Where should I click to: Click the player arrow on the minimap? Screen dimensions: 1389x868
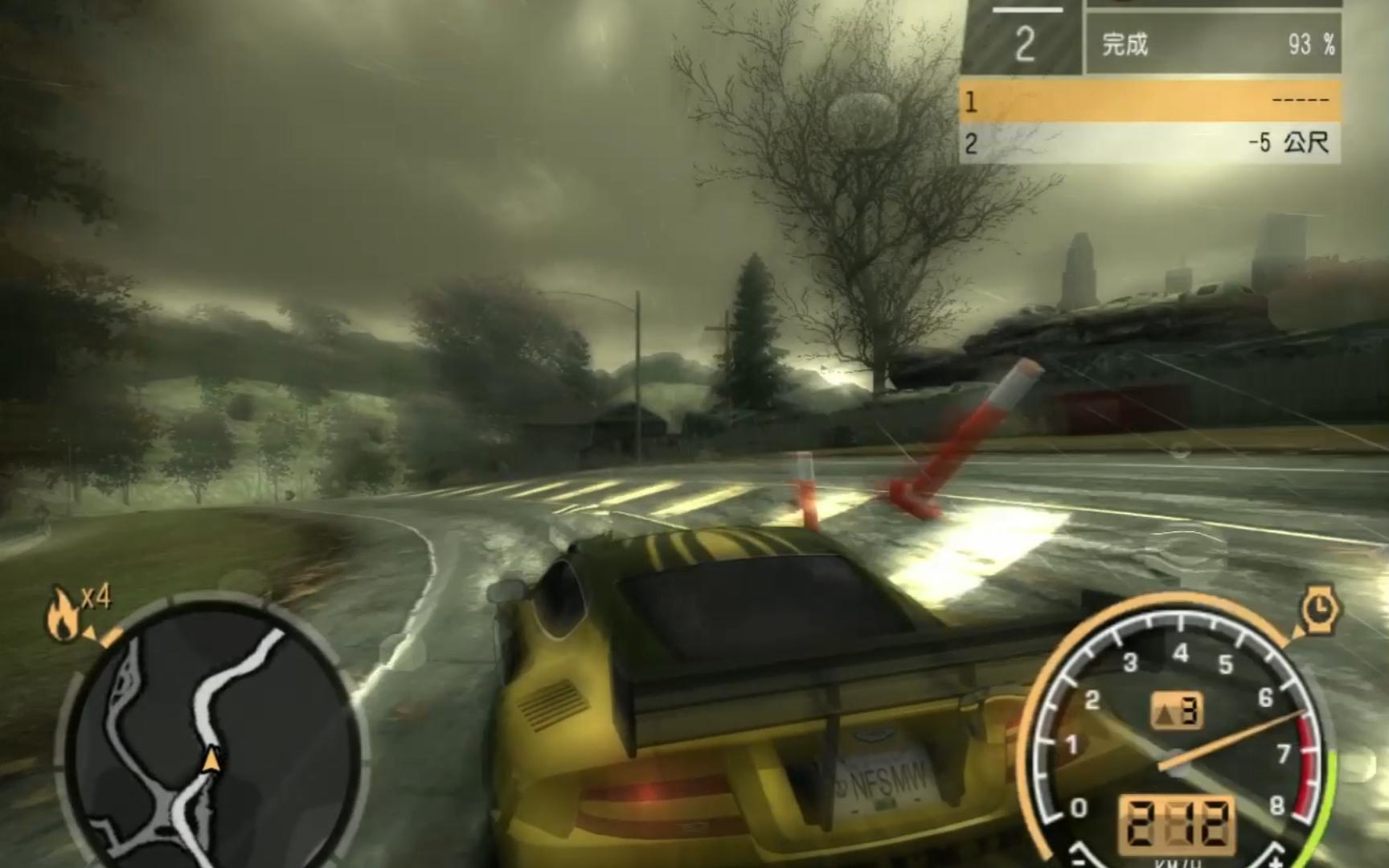[211, 759]
